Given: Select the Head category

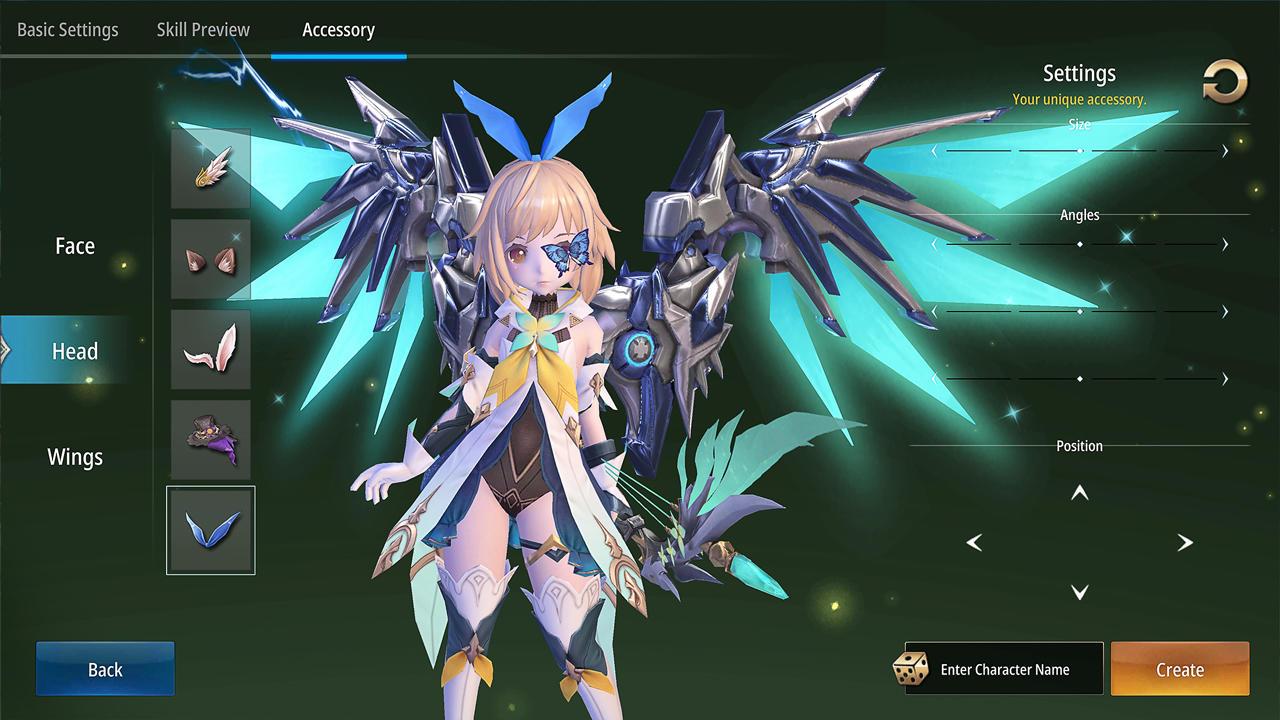Looking at the screenshot, I should pyautogui.click(x=74, y=351).
